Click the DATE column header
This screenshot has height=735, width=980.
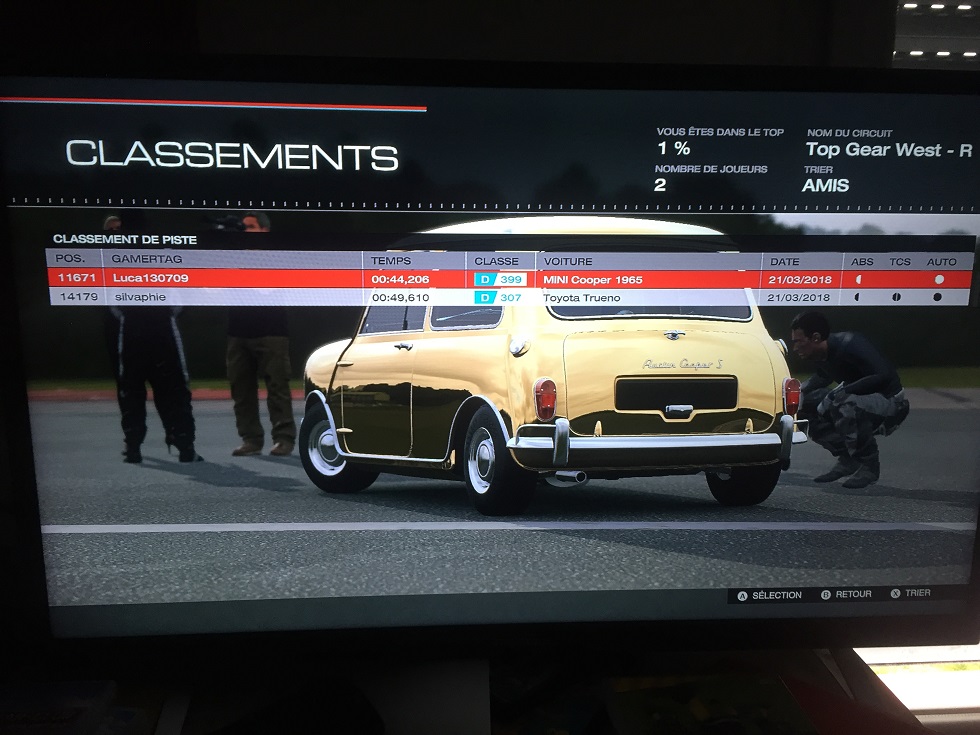[x=785, y=261]
